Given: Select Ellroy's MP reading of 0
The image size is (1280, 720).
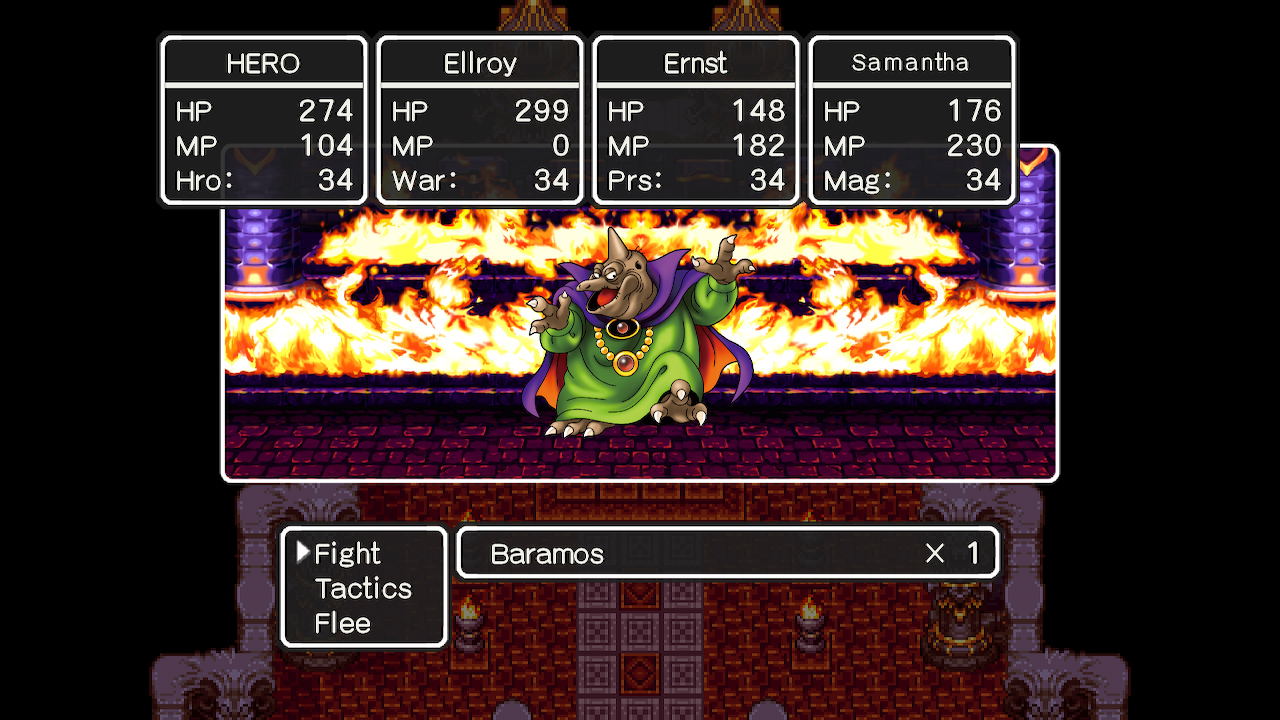Looking at the screenshot, I should [x=561, y=146].
